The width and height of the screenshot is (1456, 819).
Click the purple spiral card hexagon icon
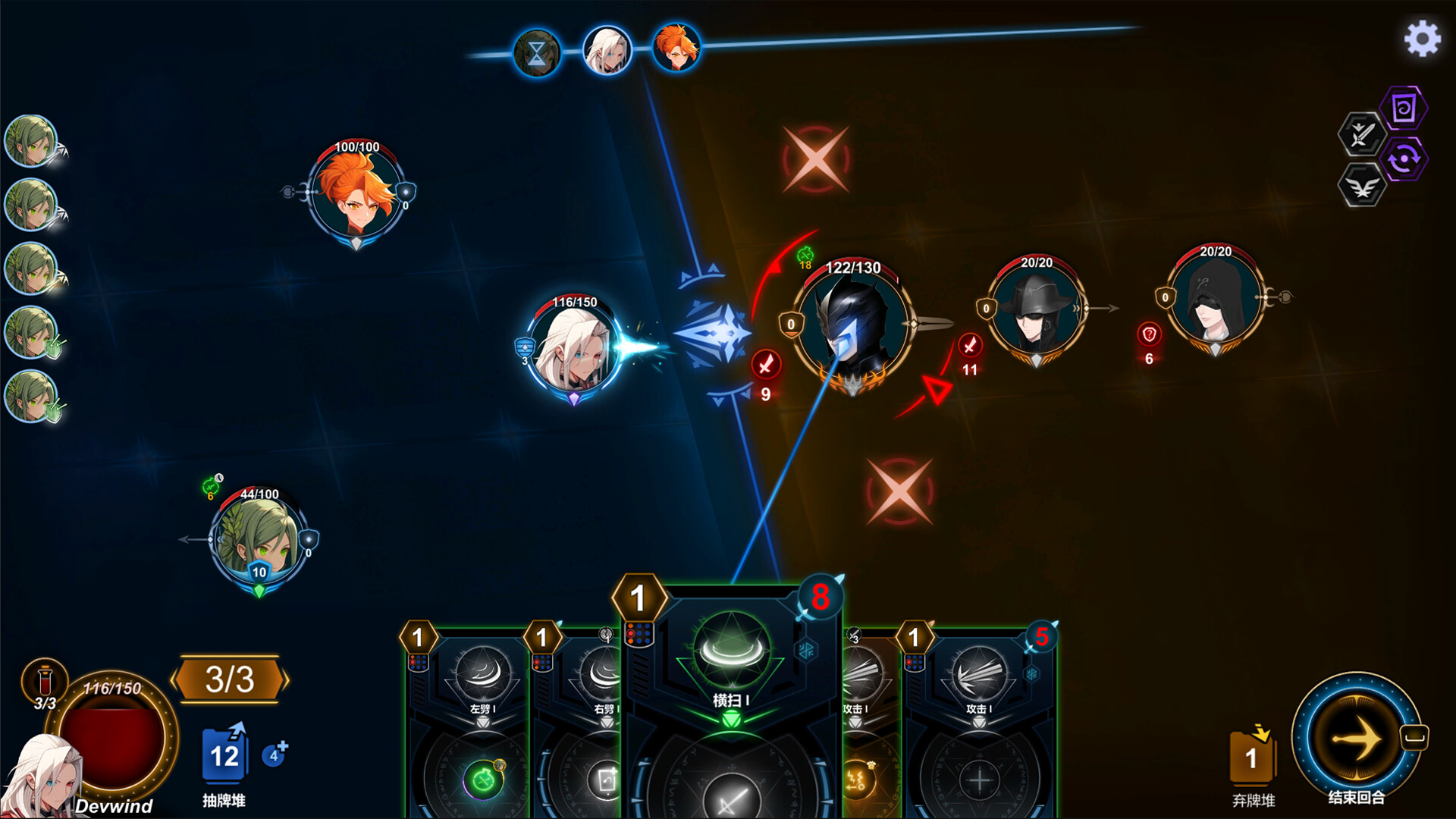pos(1404,109)
